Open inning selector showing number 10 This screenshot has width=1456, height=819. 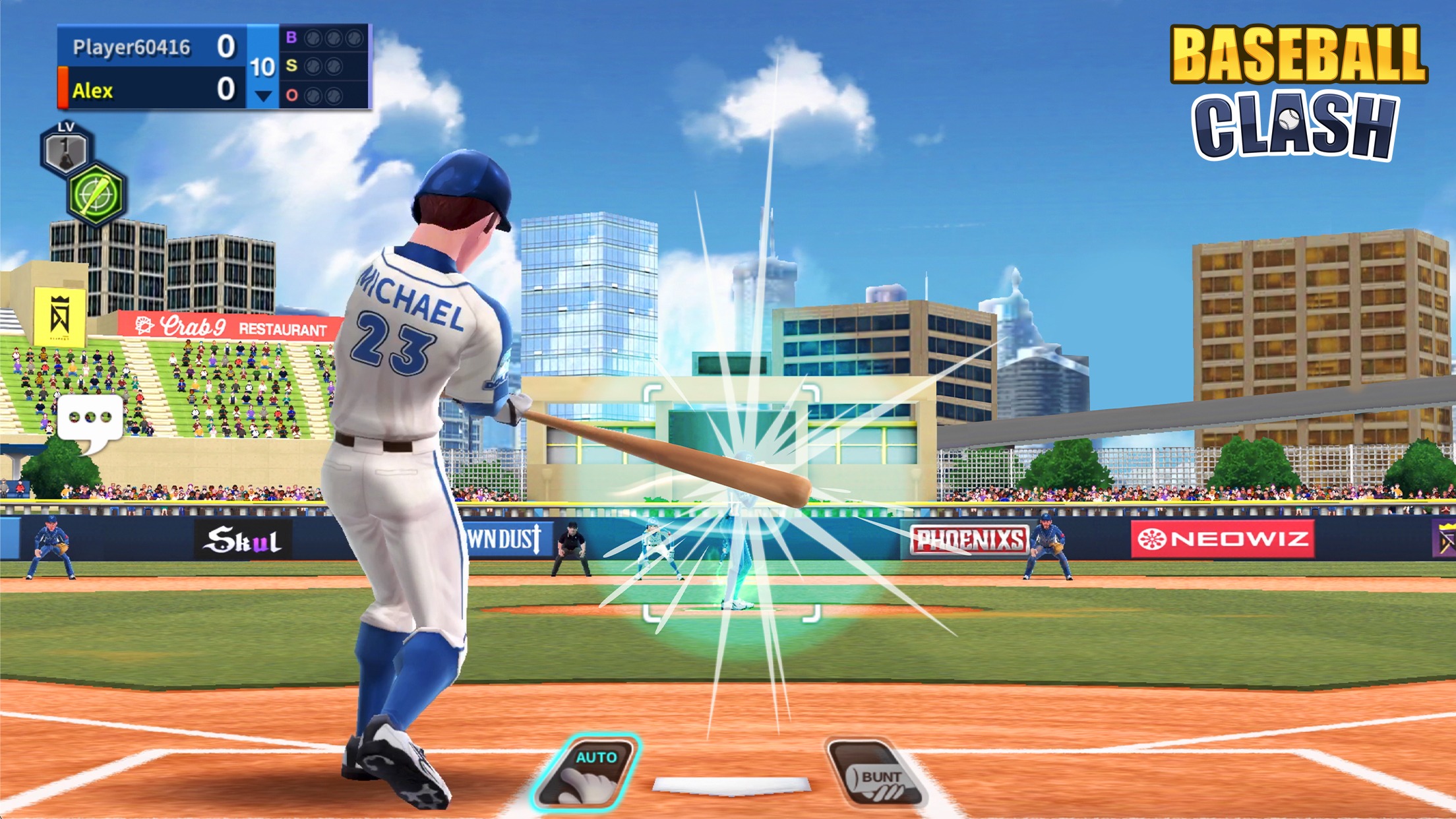tap(263, 66)
